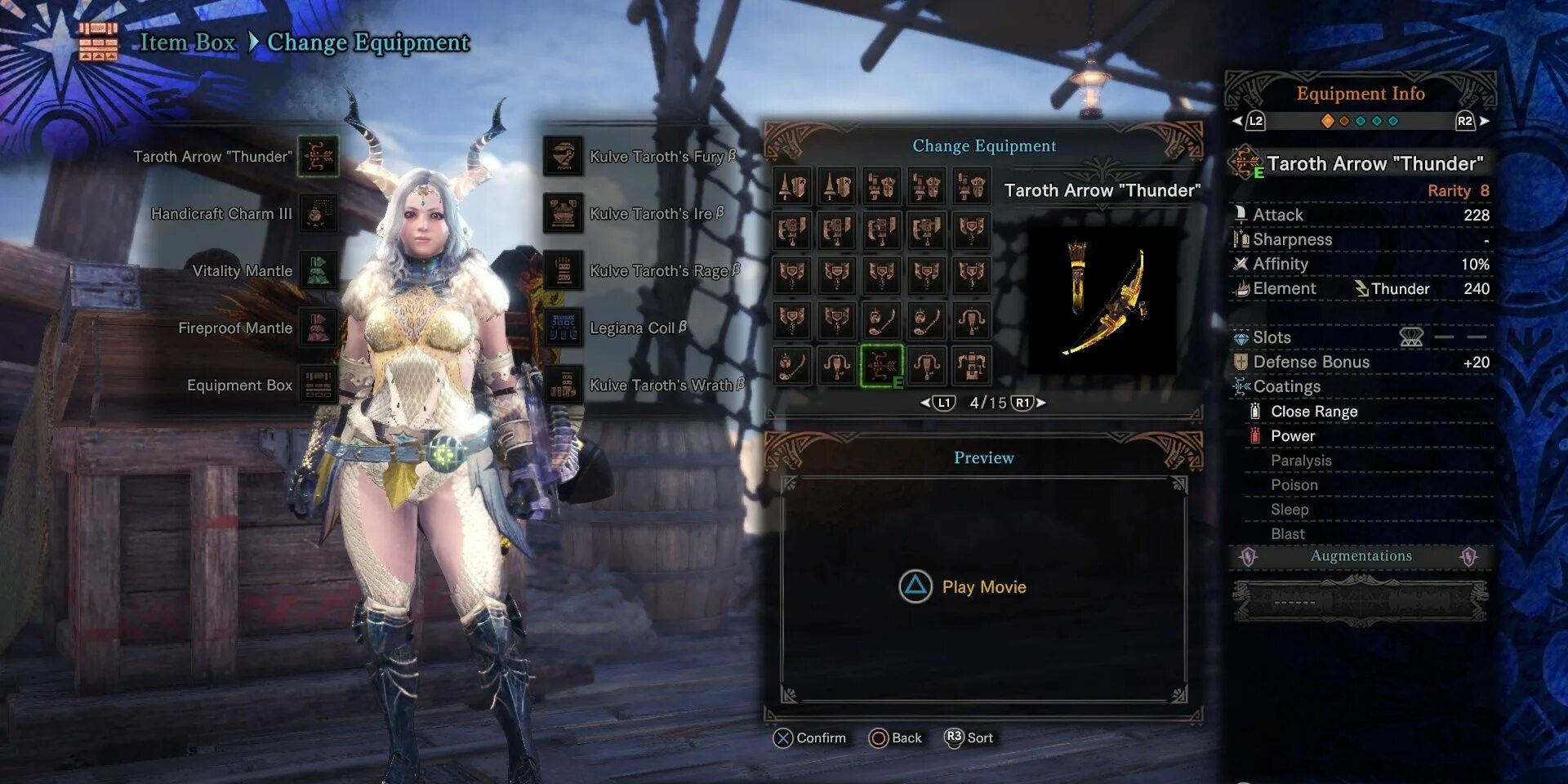The height and width of the screenshot is (784, 1568).
Task: Open the Augmentations section
Action: pos(1361,556)
